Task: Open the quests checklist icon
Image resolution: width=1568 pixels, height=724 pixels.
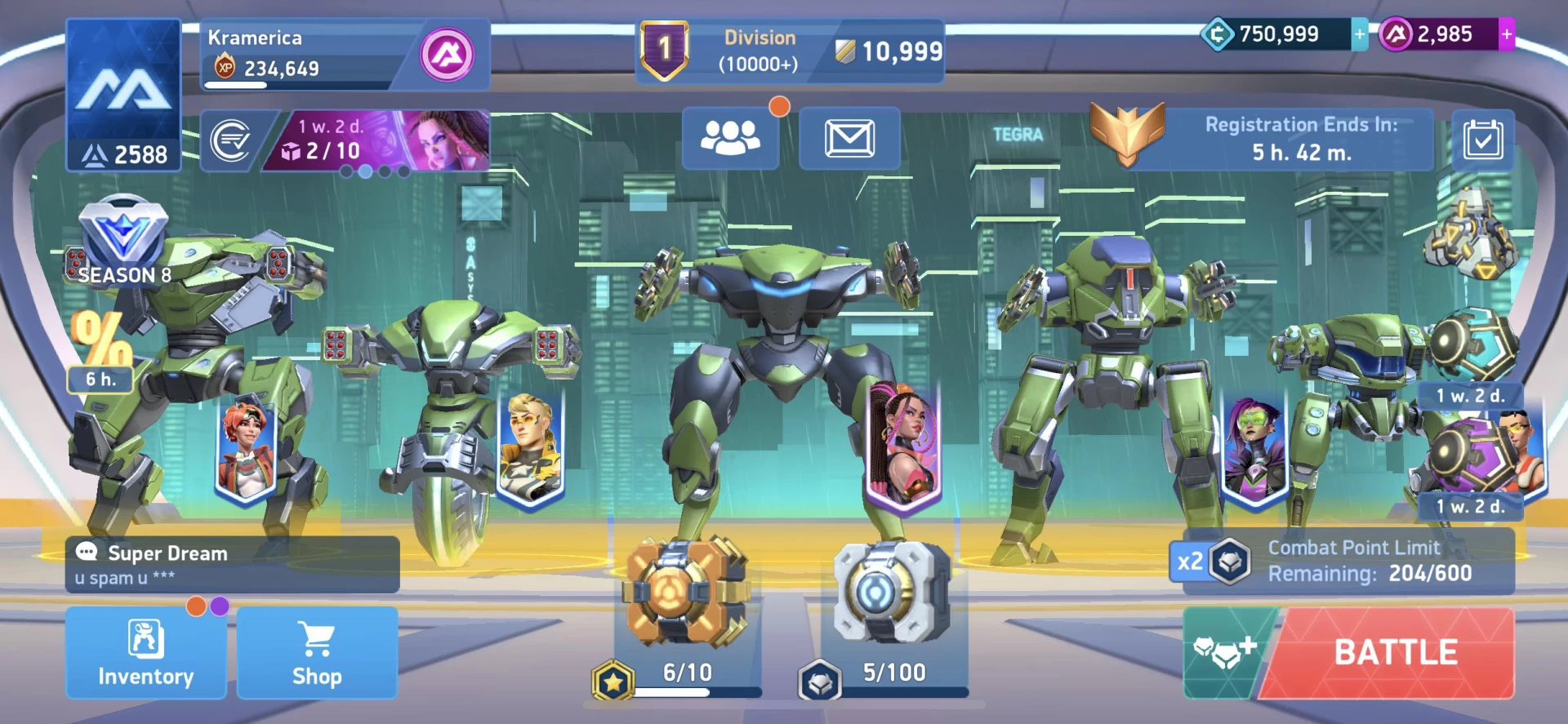Action: click(x=231, y=140)
